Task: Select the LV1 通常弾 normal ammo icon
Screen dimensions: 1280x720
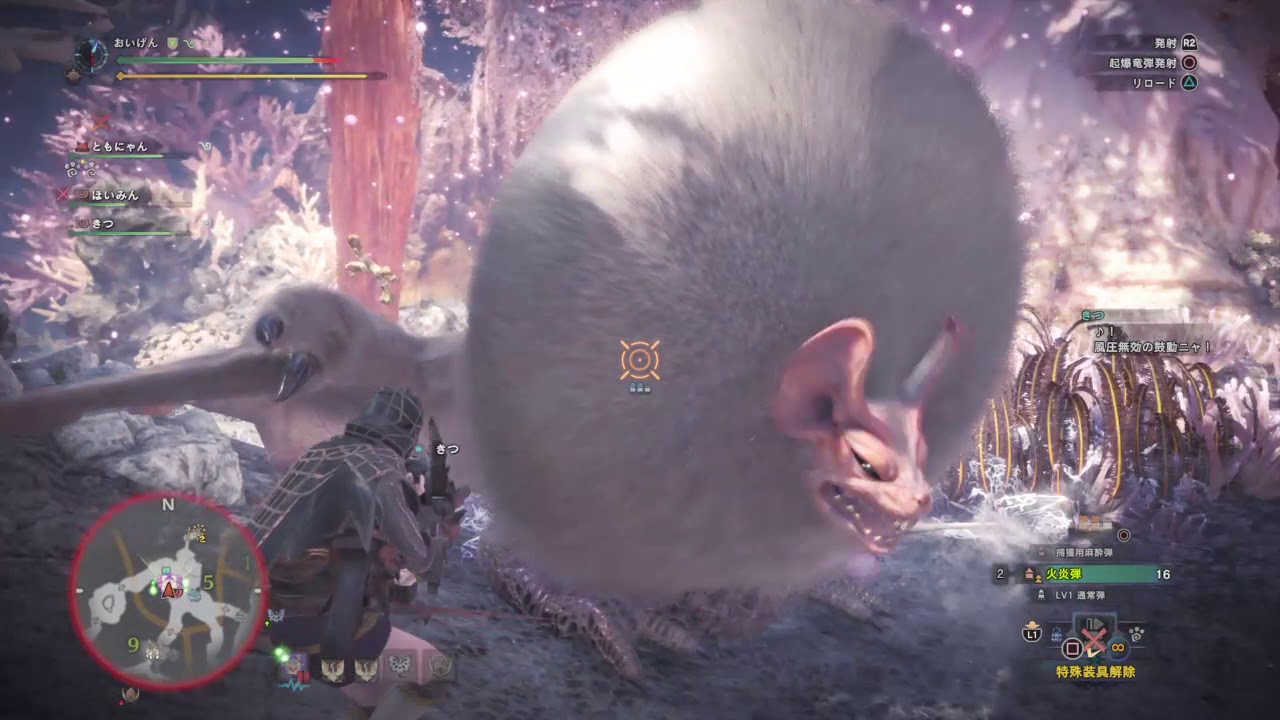Action: point(1040,595)
